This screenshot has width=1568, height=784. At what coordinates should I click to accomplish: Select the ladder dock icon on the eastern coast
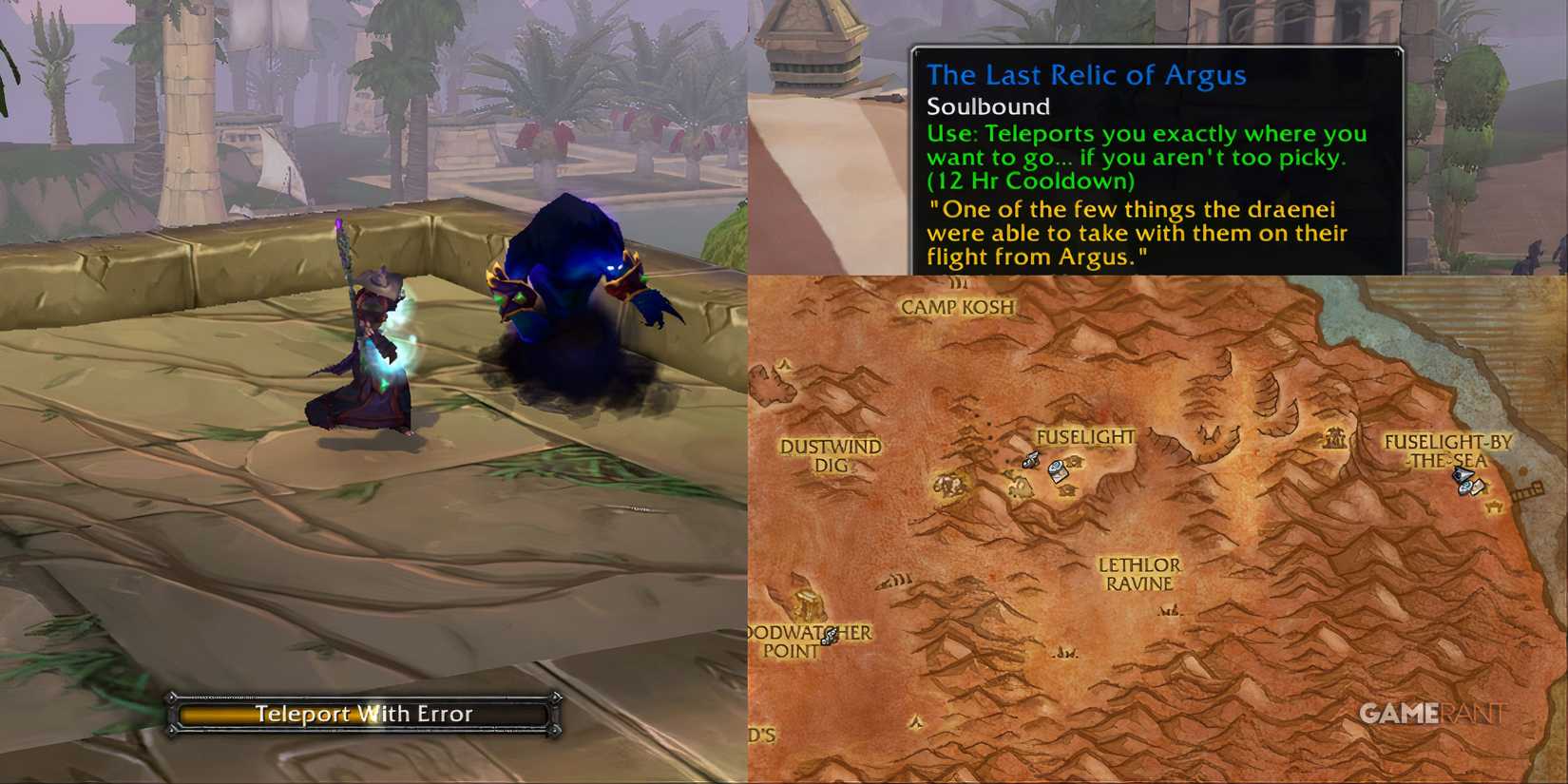1528,490
